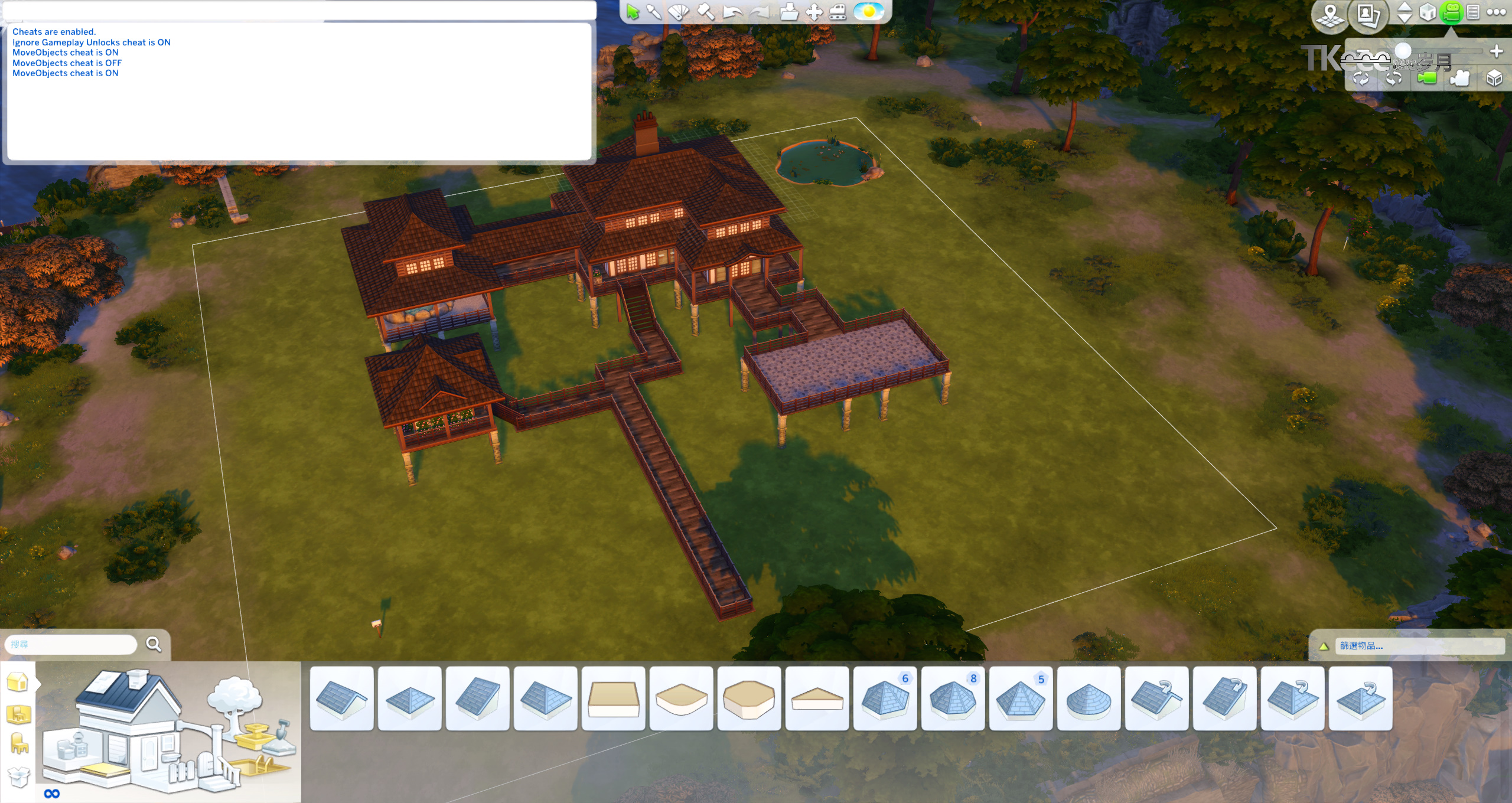This screenshot has width=1512, height=803.
Task: Pick the round cone roof piece
Action: (1089, 699)
